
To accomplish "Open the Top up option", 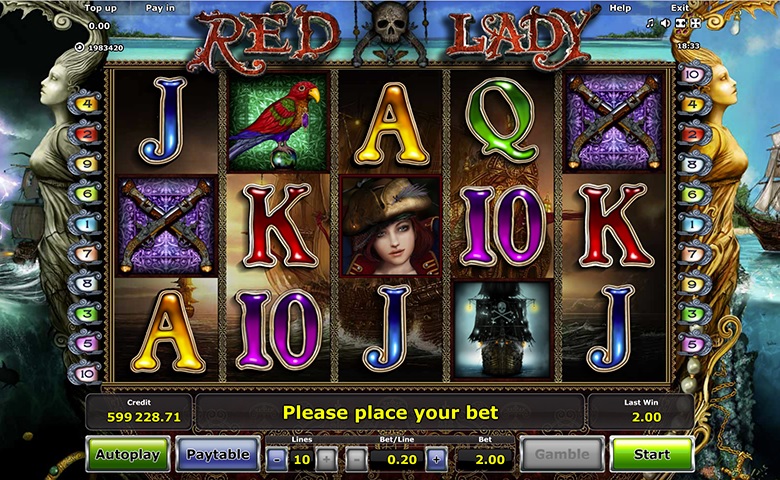I will 102,8.
